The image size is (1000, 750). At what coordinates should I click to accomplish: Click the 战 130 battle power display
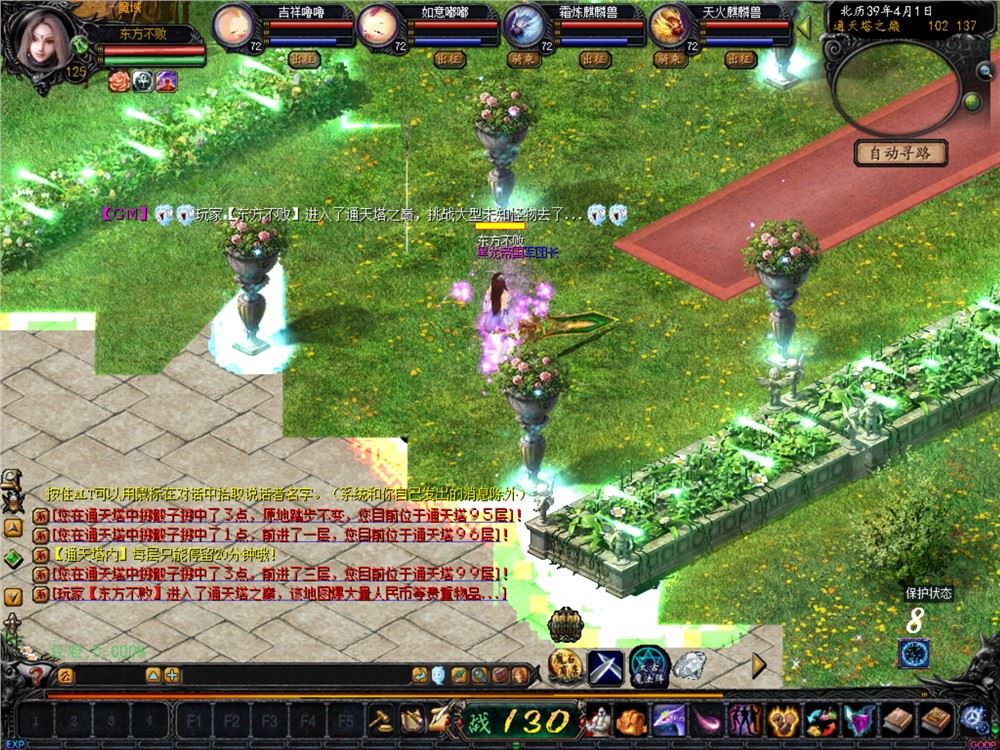(520, 720)
